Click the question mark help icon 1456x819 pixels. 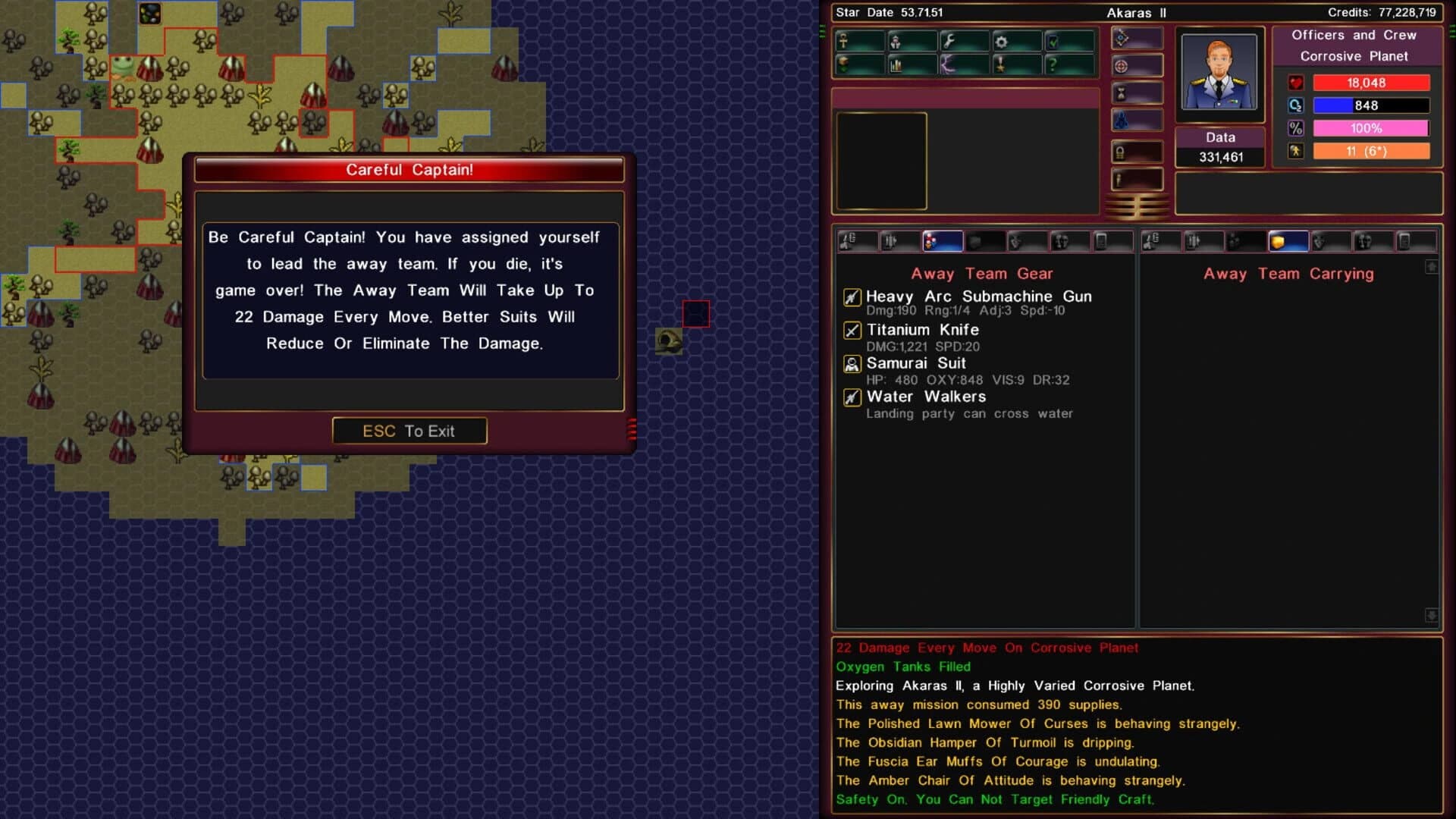1053,64
